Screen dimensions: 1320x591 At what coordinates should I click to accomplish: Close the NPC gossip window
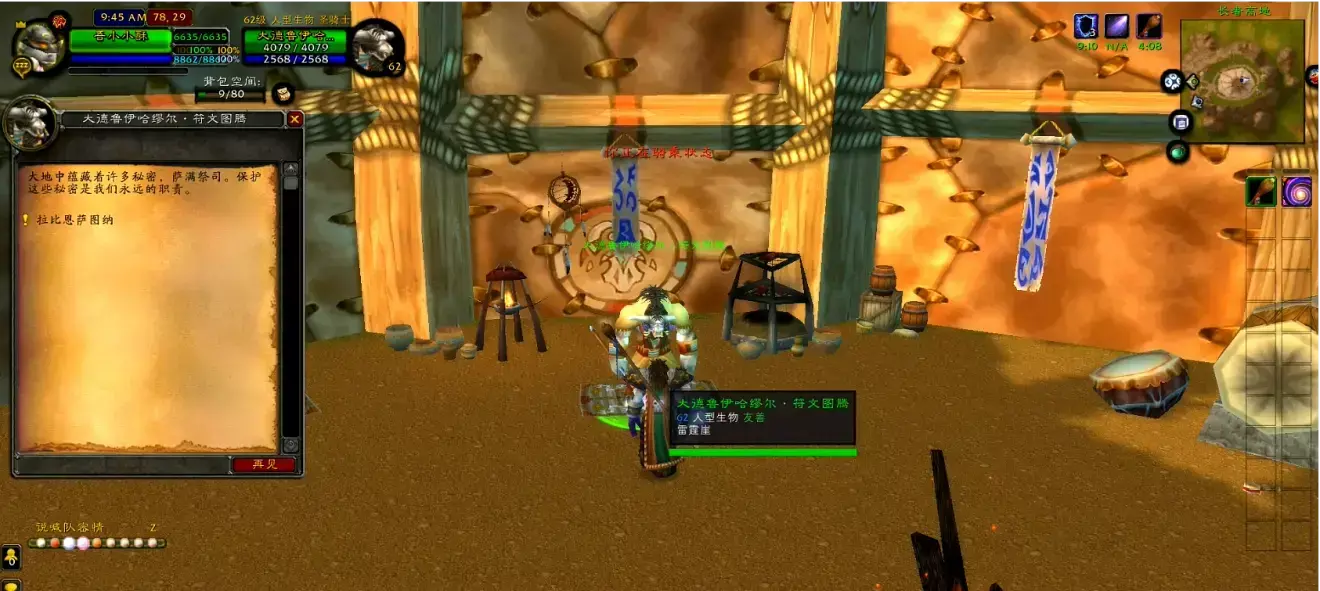tap(294, 119)
